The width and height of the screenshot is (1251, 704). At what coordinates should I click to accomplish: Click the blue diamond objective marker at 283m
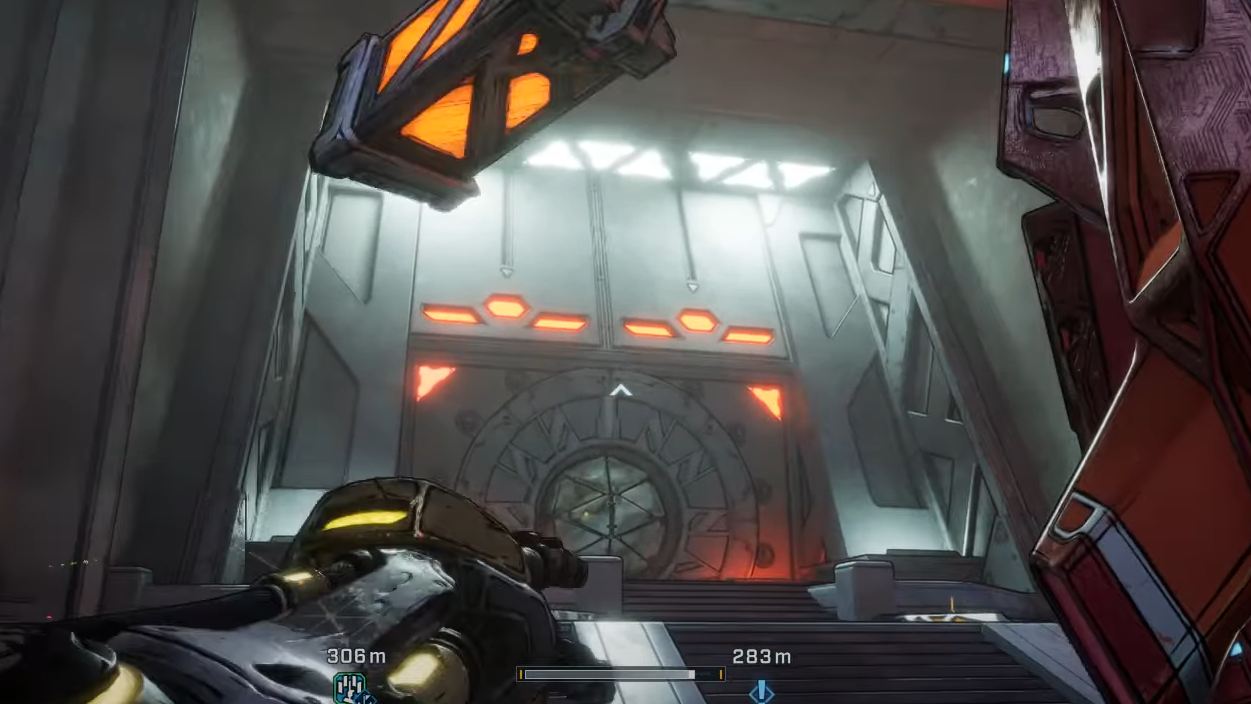pos(761,690)
